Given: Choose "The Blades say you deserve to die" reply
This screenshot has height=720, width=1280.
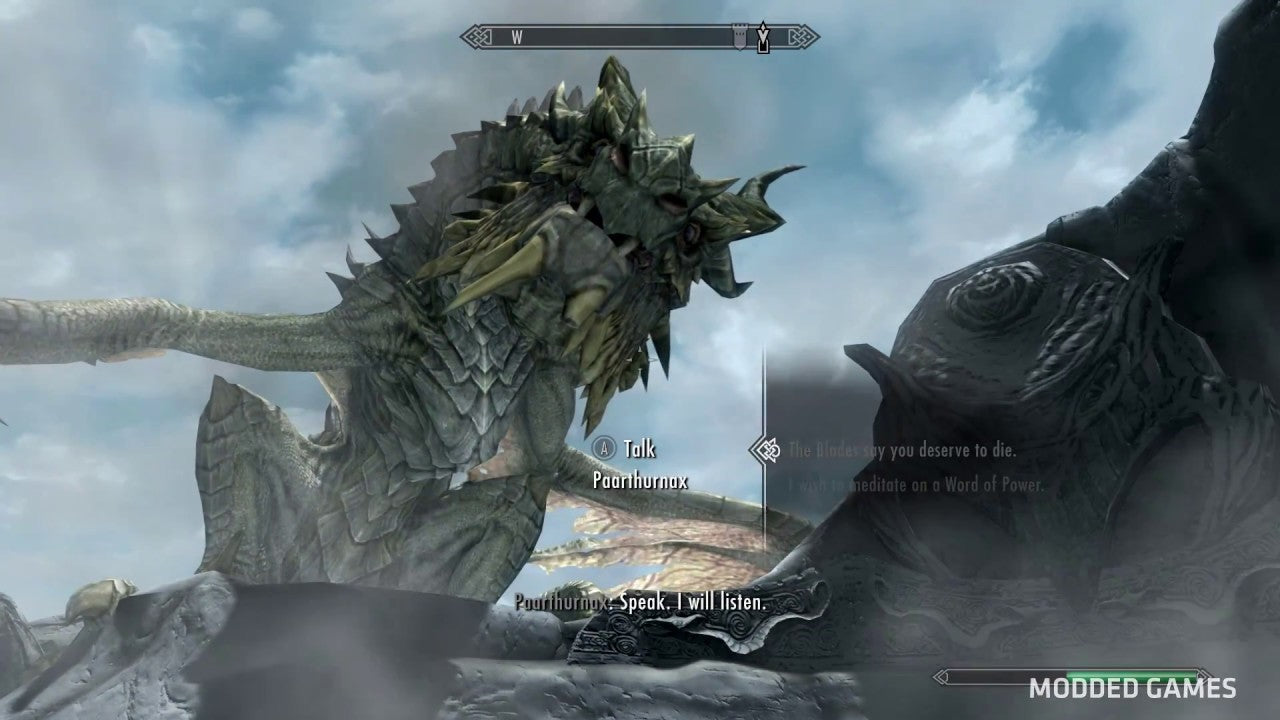Looking at the screenshot, I should 902,451.
